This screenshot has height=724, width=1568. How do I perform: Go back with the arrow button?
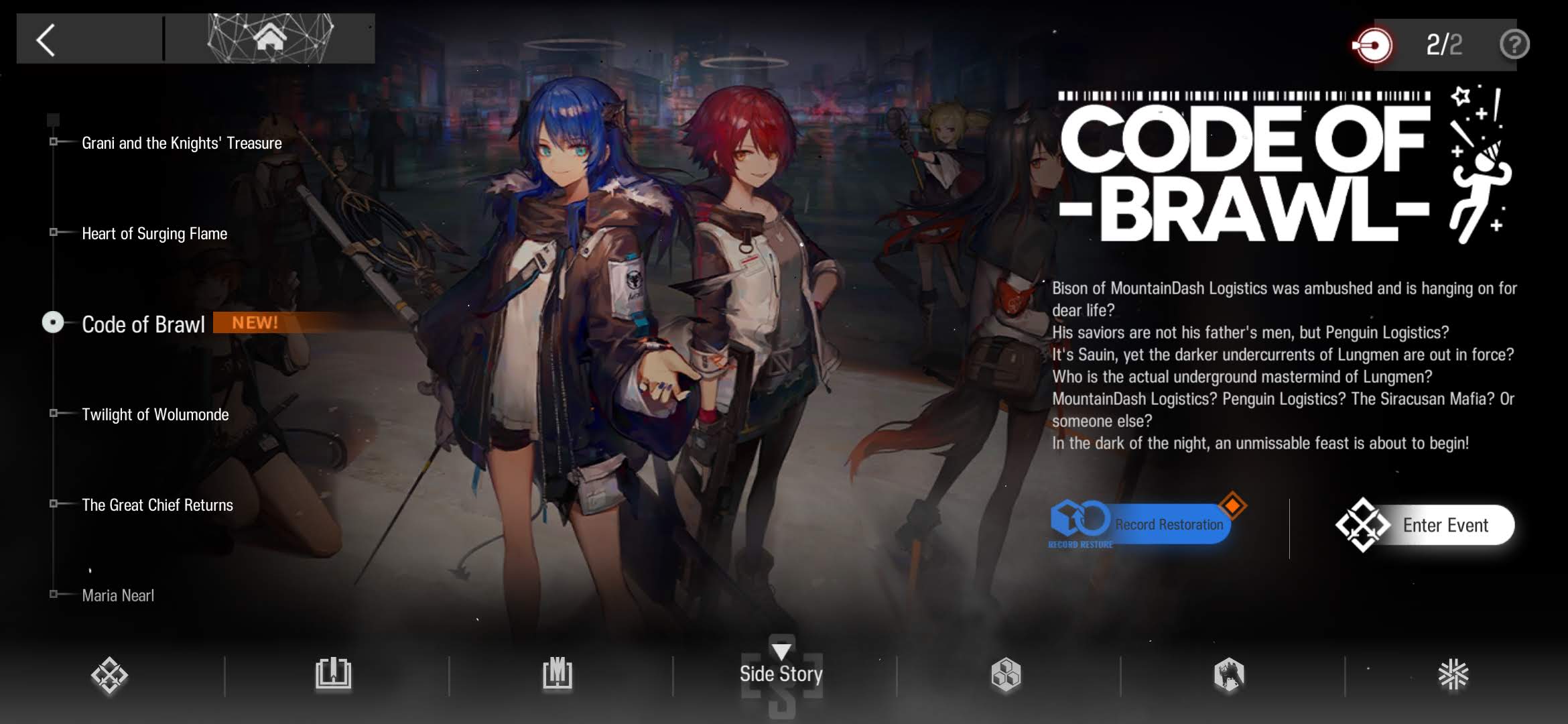(x=46, y=40)
